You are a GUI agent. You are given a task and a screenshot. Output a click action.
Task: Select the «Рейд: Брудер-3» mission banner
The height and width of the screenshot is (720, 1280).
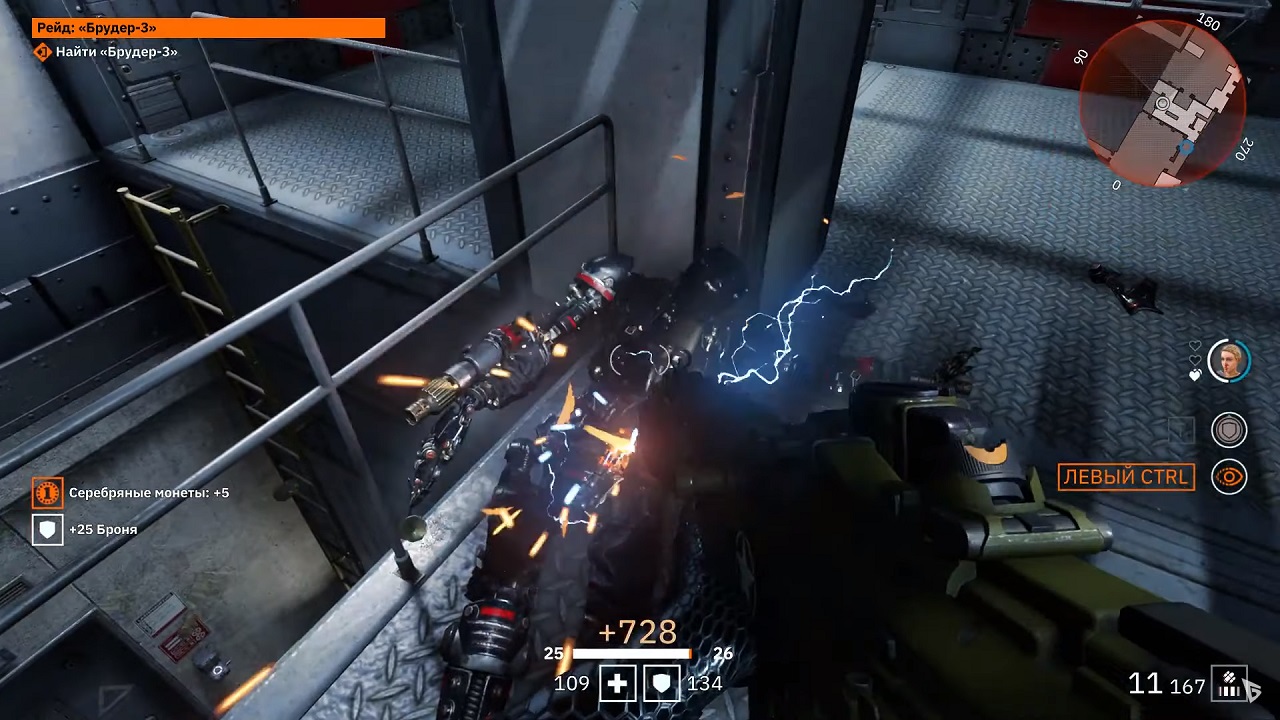click(x=208, y=28)
